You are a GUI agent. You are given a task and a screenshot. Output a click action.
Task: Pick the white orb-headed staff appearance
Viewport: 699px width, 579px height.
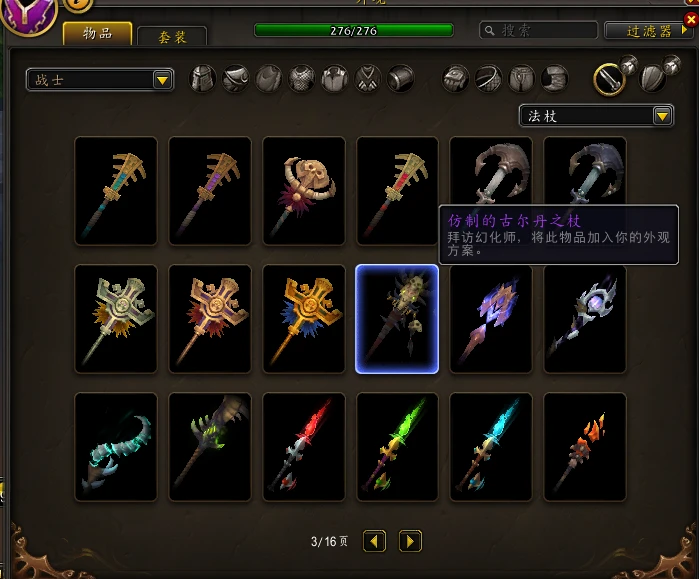[585, 319]
